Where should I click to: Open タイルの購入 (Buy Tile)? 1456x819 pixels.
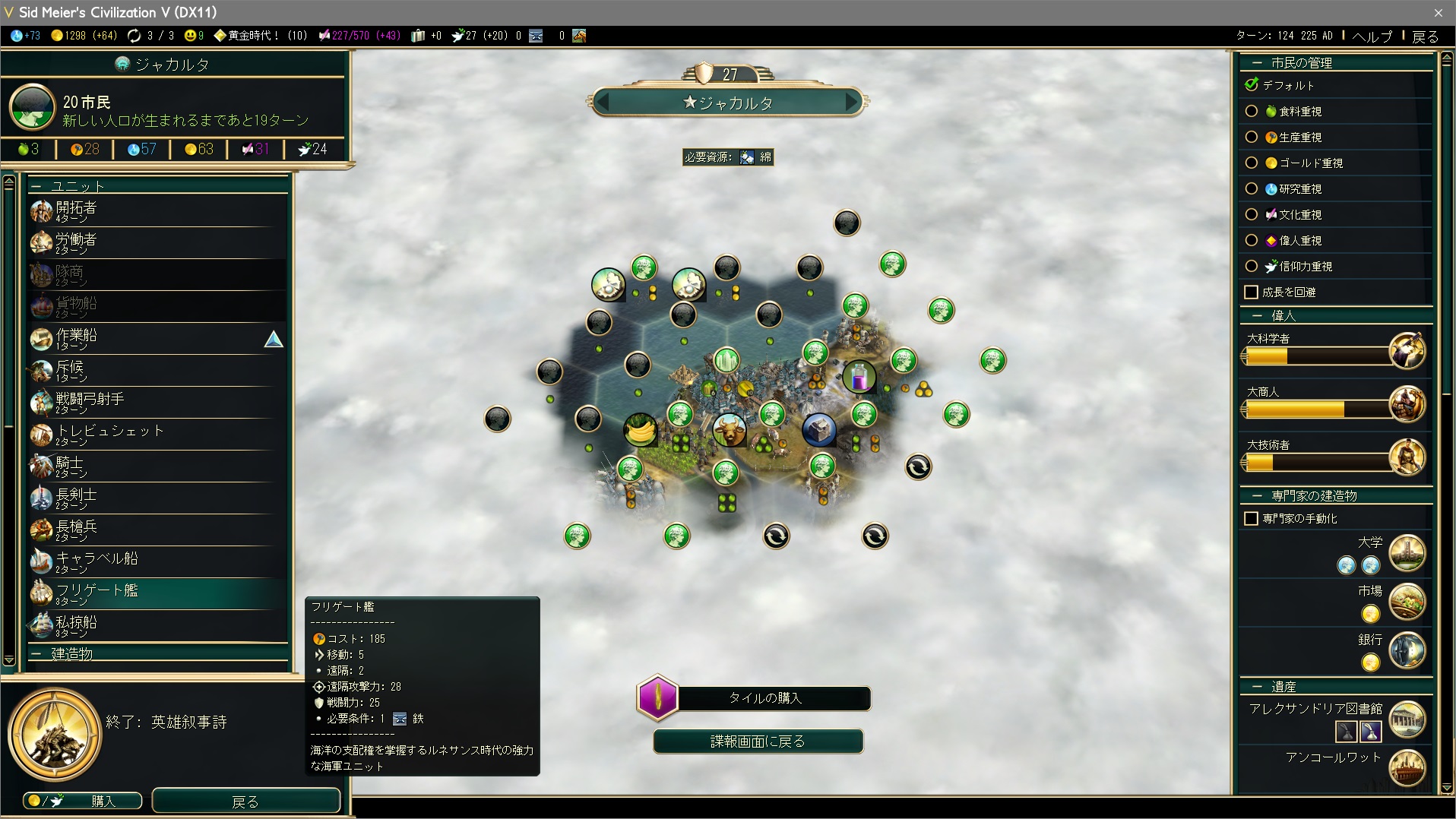(x=764, y=697)
